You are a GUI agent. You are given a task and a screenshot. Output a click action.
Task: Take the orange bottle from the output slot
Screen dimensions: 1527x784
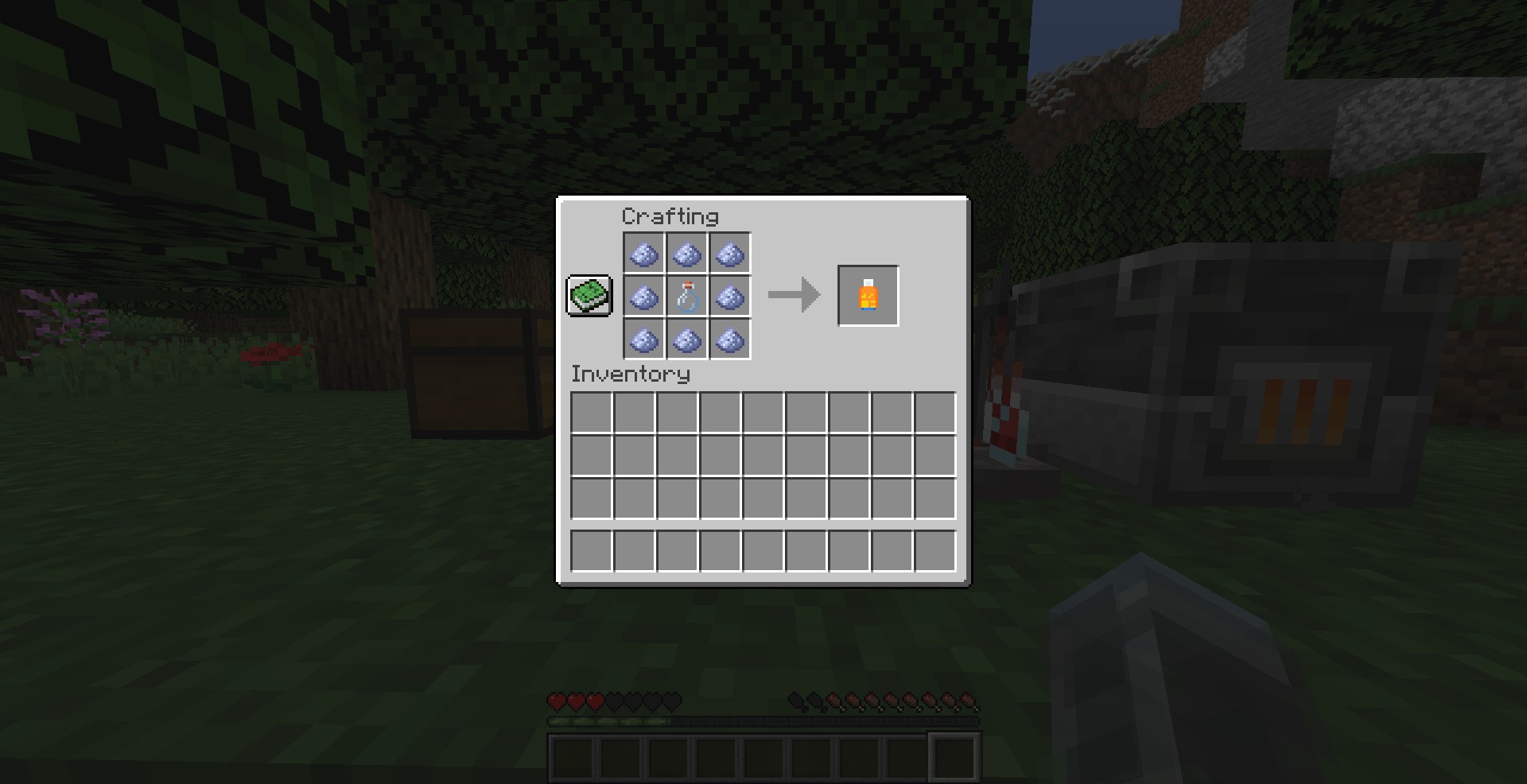click(868, 296)
